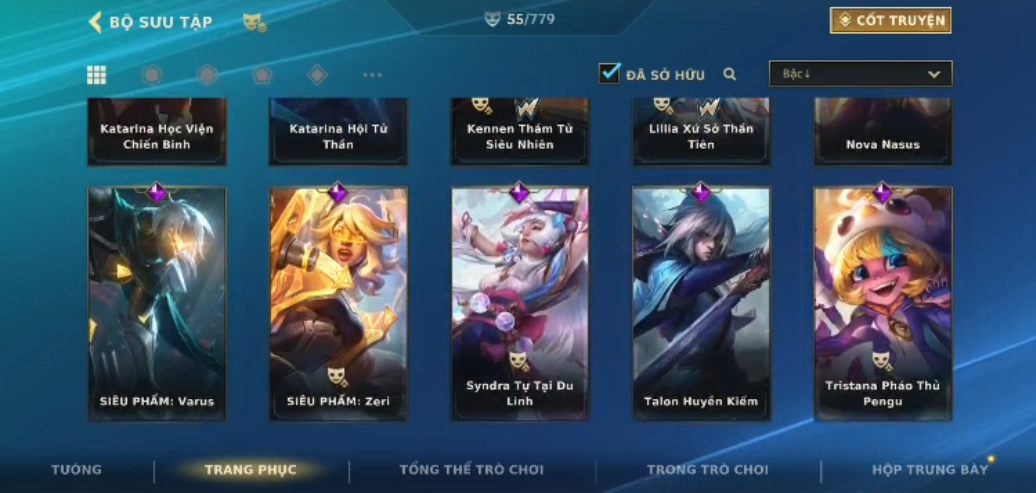Go to the Hộp Trưng Bày tab
The width and height of the screenshot is (1036, 493).
pyautogui.click(x=929, y=470)
